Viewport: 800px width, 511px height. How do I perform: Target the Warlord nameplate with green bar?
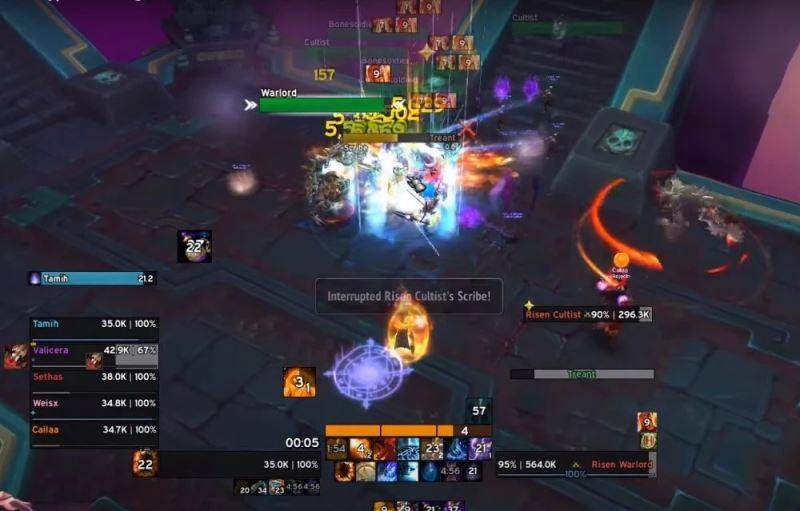coord(322,104)
